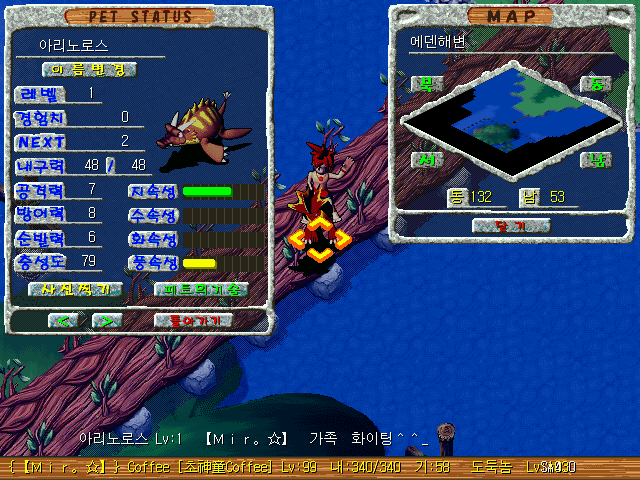The width and height of the screenshot is (640, 480).
Task: Click the East (동) map direction button
Action: 596,84
